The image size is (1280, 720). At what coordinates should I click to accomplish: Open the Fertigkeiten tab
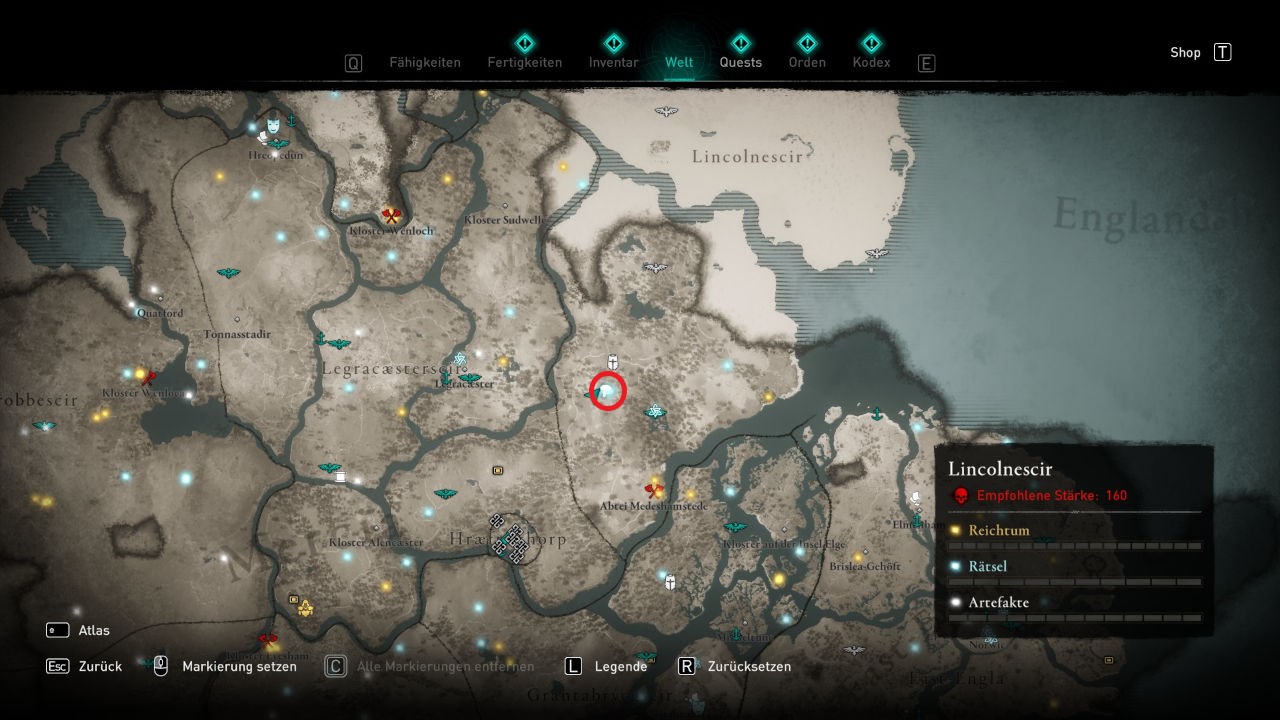pyautogui.click(x=524, y=62)
